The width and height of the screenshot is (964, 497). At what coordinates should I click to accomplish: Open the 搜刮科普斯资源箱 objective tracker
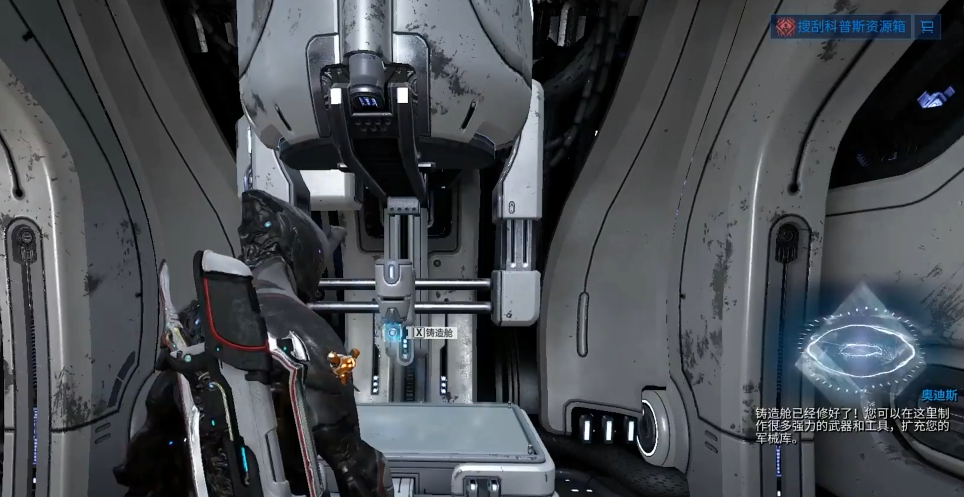click(842, 27)
